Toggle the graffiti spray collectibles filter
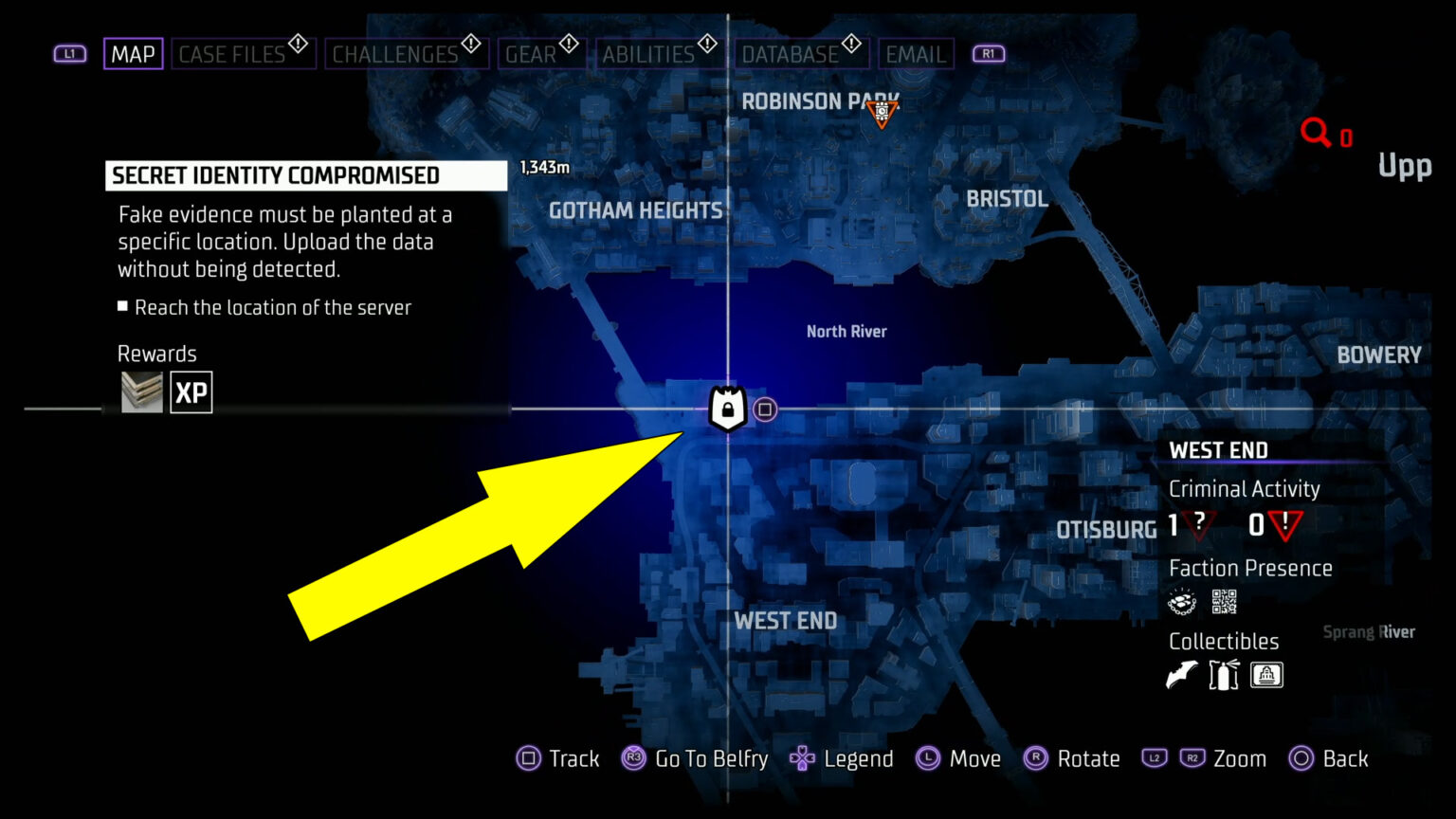Image resolution: width=1456 pixels, height=819 pixels. [1223, 674]
